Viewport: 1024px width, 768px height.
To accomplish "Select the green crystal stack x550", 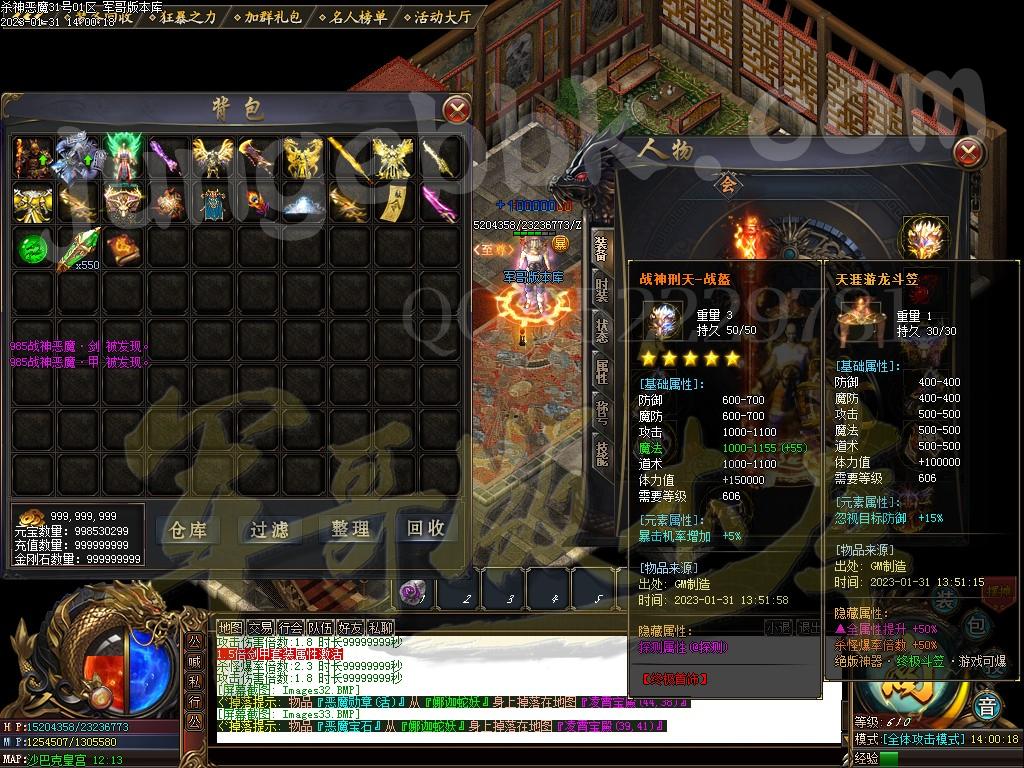I will coord(78,248).
